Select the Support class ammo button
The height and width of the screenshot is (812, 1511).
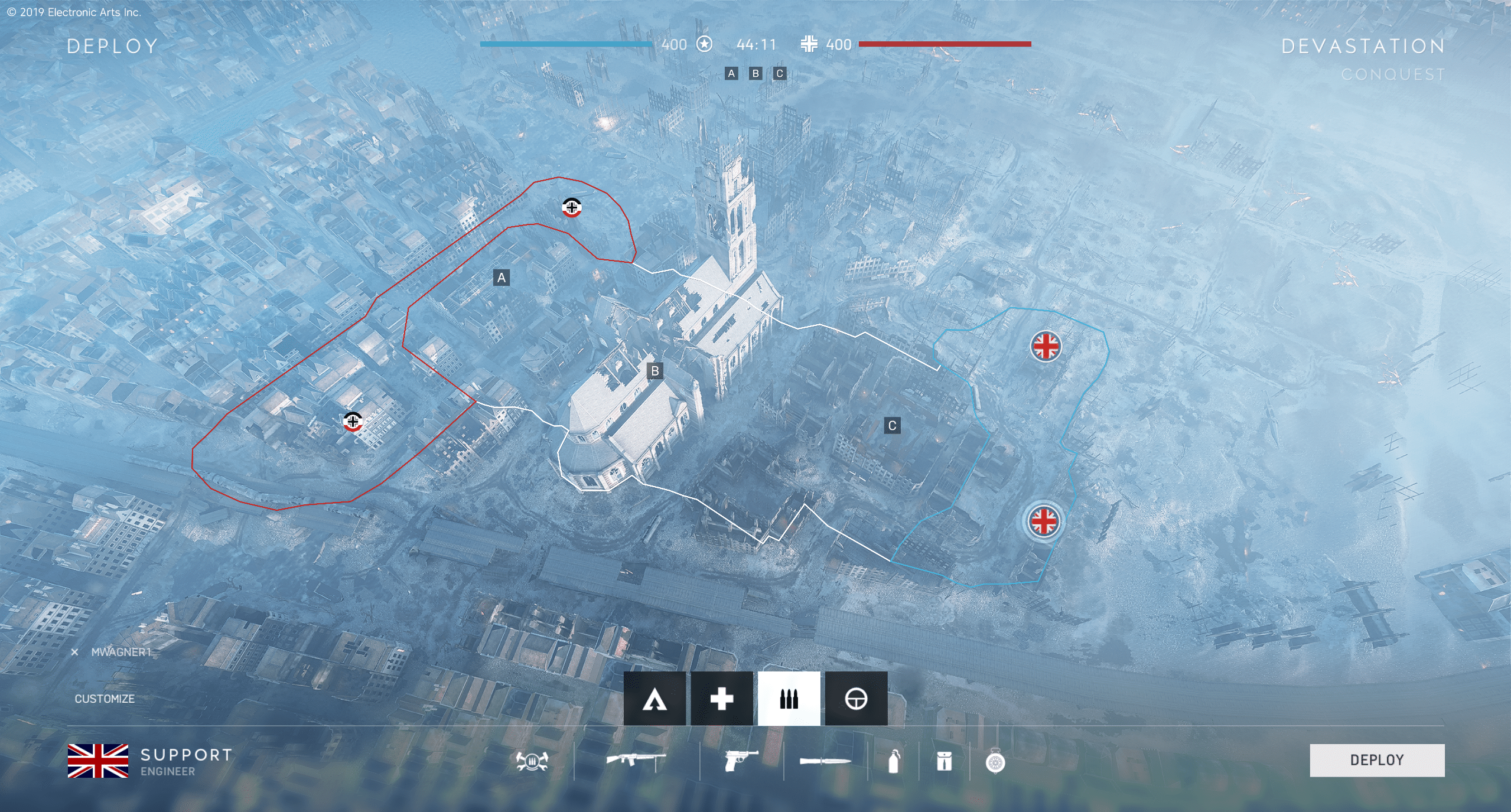(x=789, y=699)
